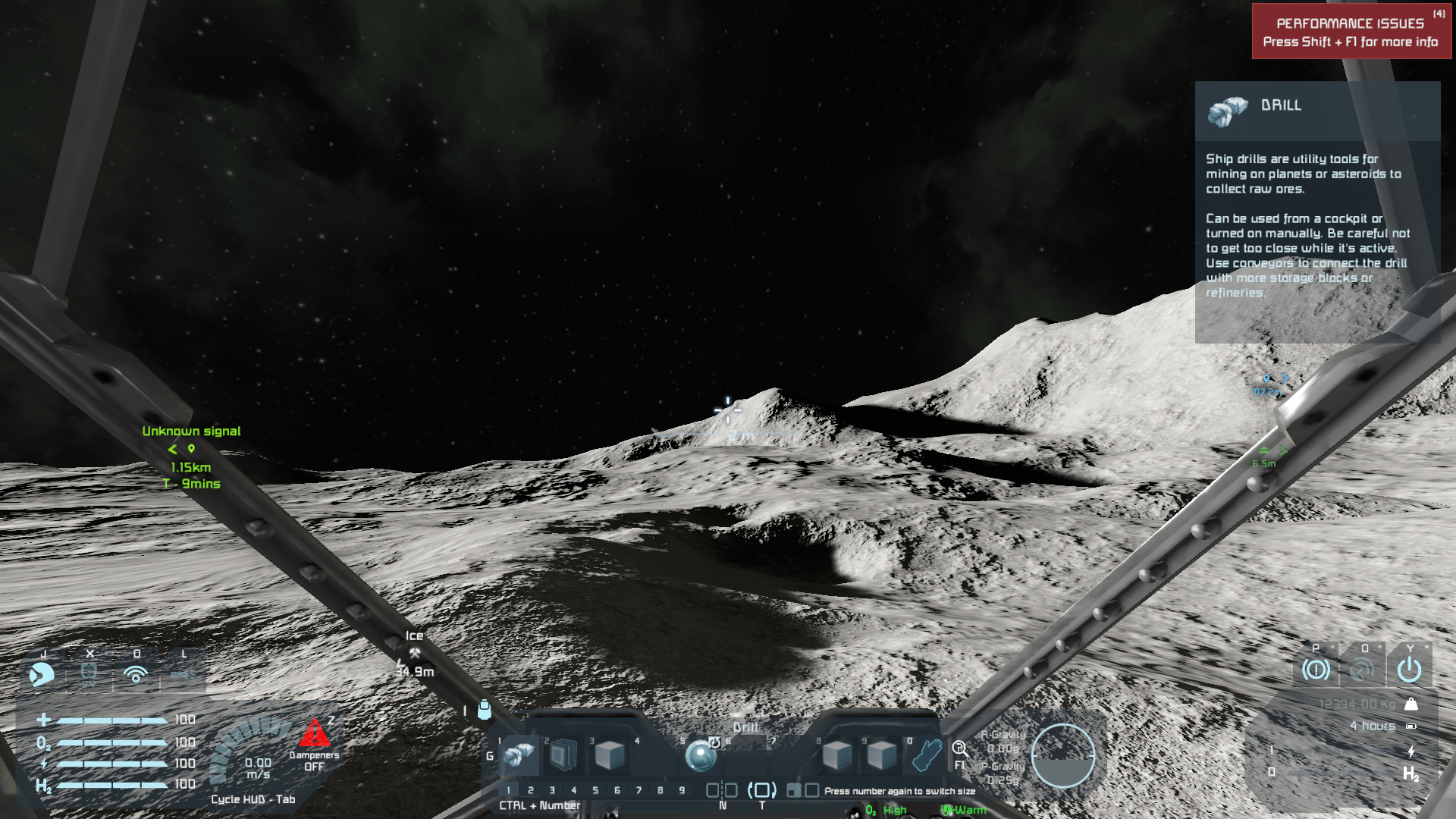Toggle the jetpack status icon

42,673
